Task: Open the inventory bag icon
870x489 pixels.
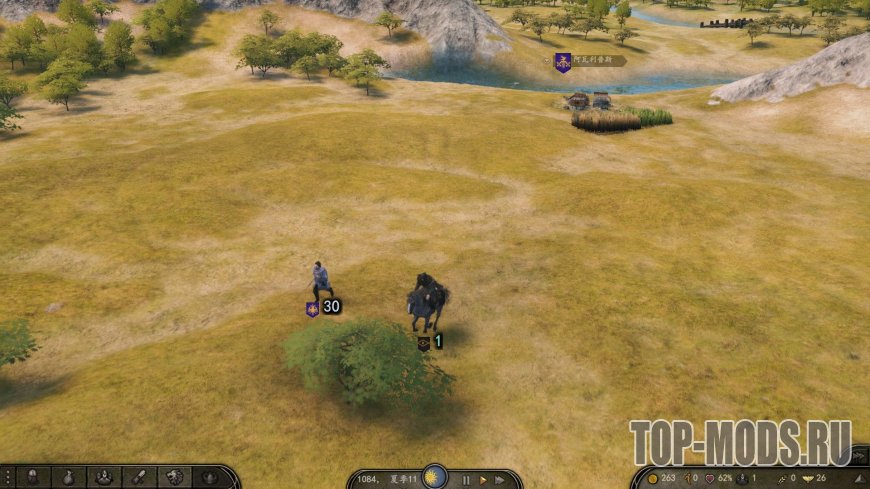Action: click(68, 478)
